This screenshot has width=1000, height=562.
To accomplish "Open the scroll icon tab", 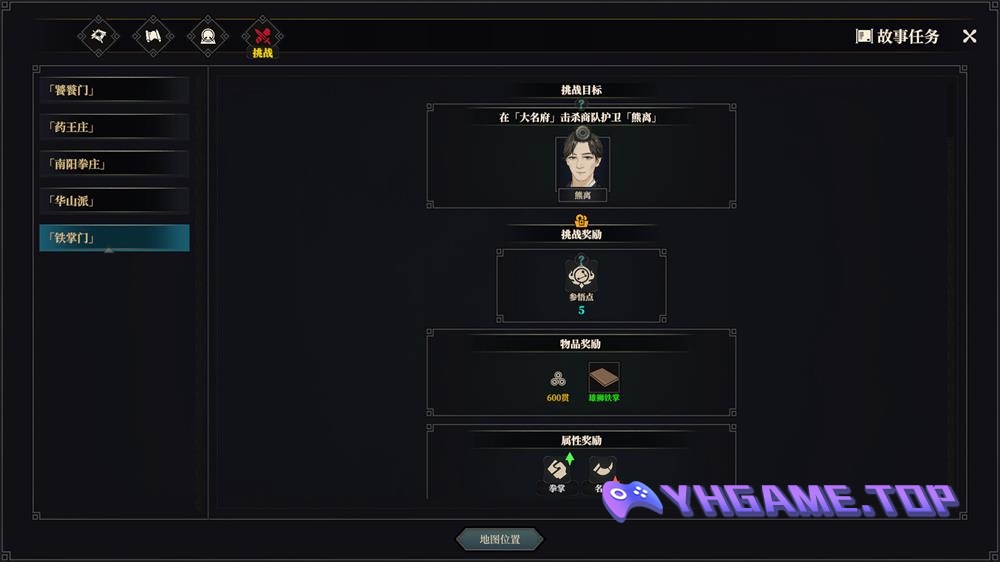I will (x=153, y=36).
